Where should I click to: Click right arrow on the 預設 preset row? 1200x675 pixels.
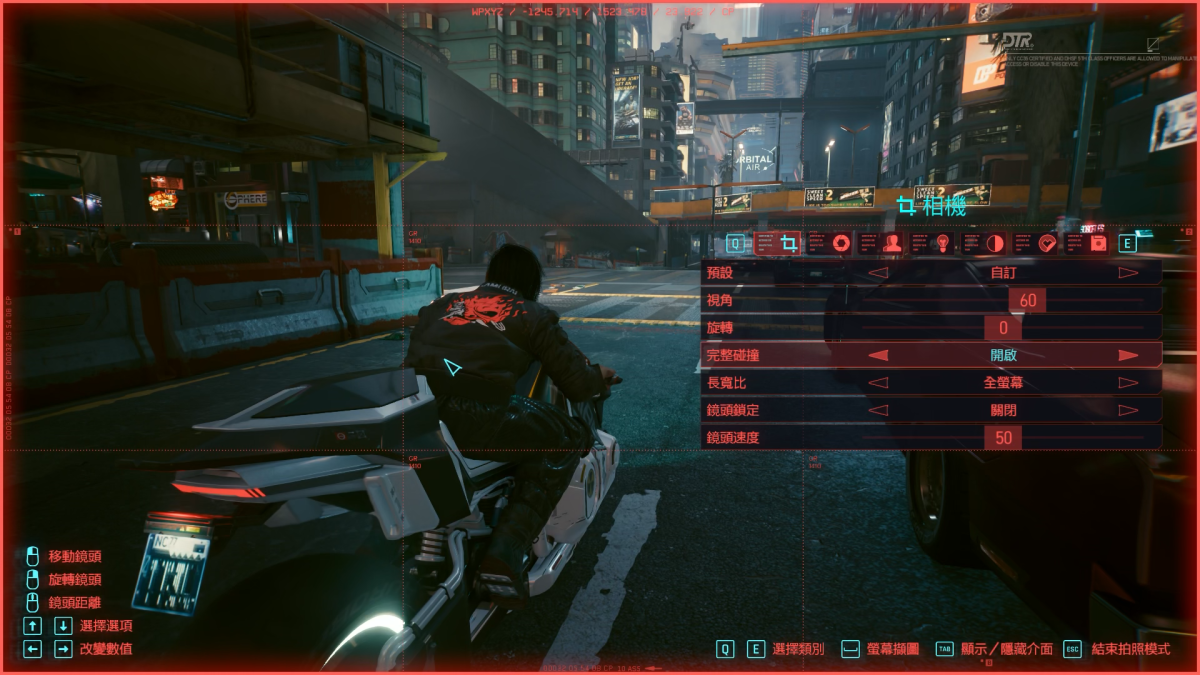pyautogui.click(x=1128, y=272)
